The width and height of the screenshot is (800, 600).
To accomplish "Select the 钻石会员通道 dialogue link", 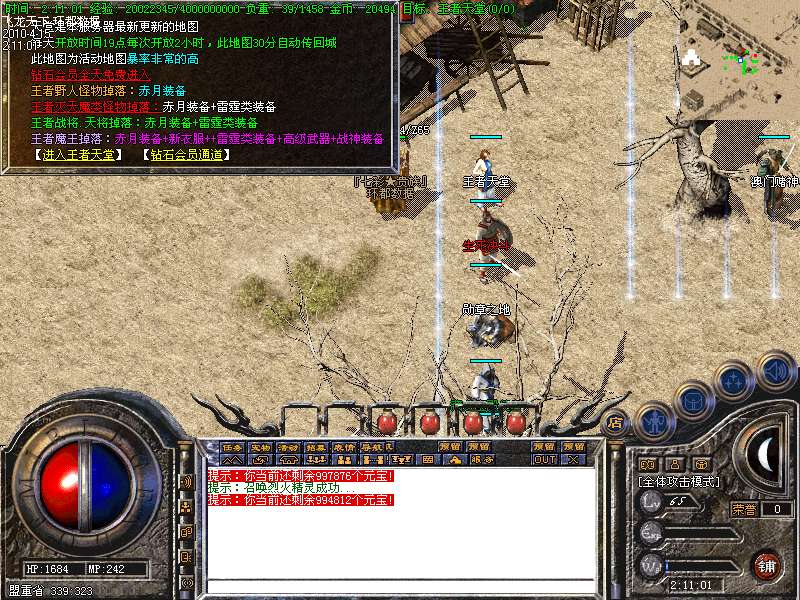I will click(x=186, y=154).
